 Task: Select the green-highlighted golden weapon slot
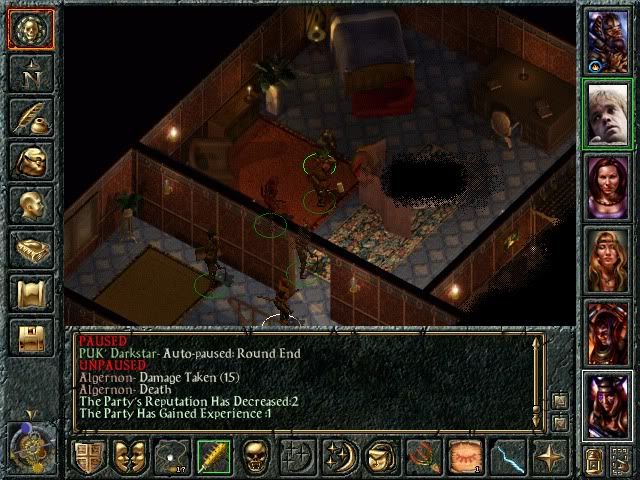click(213, 457)
